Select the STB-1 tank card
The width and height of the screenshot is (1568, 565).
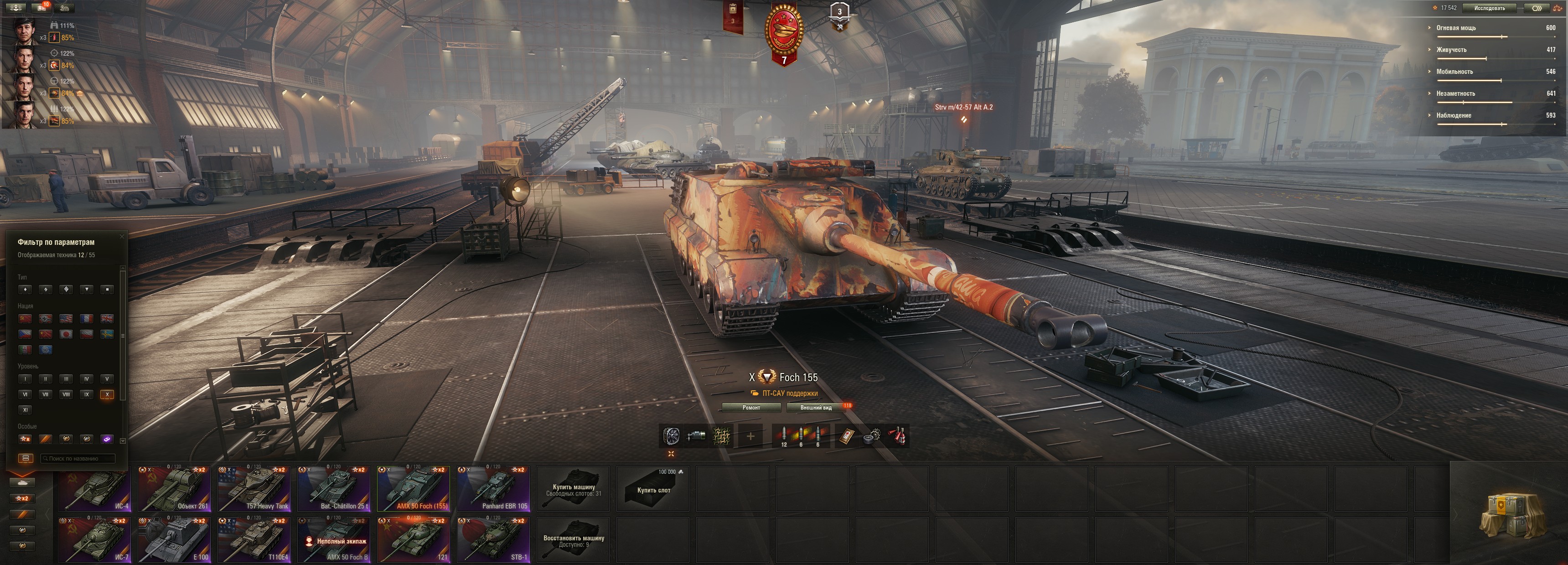click(x=494, y=540)
